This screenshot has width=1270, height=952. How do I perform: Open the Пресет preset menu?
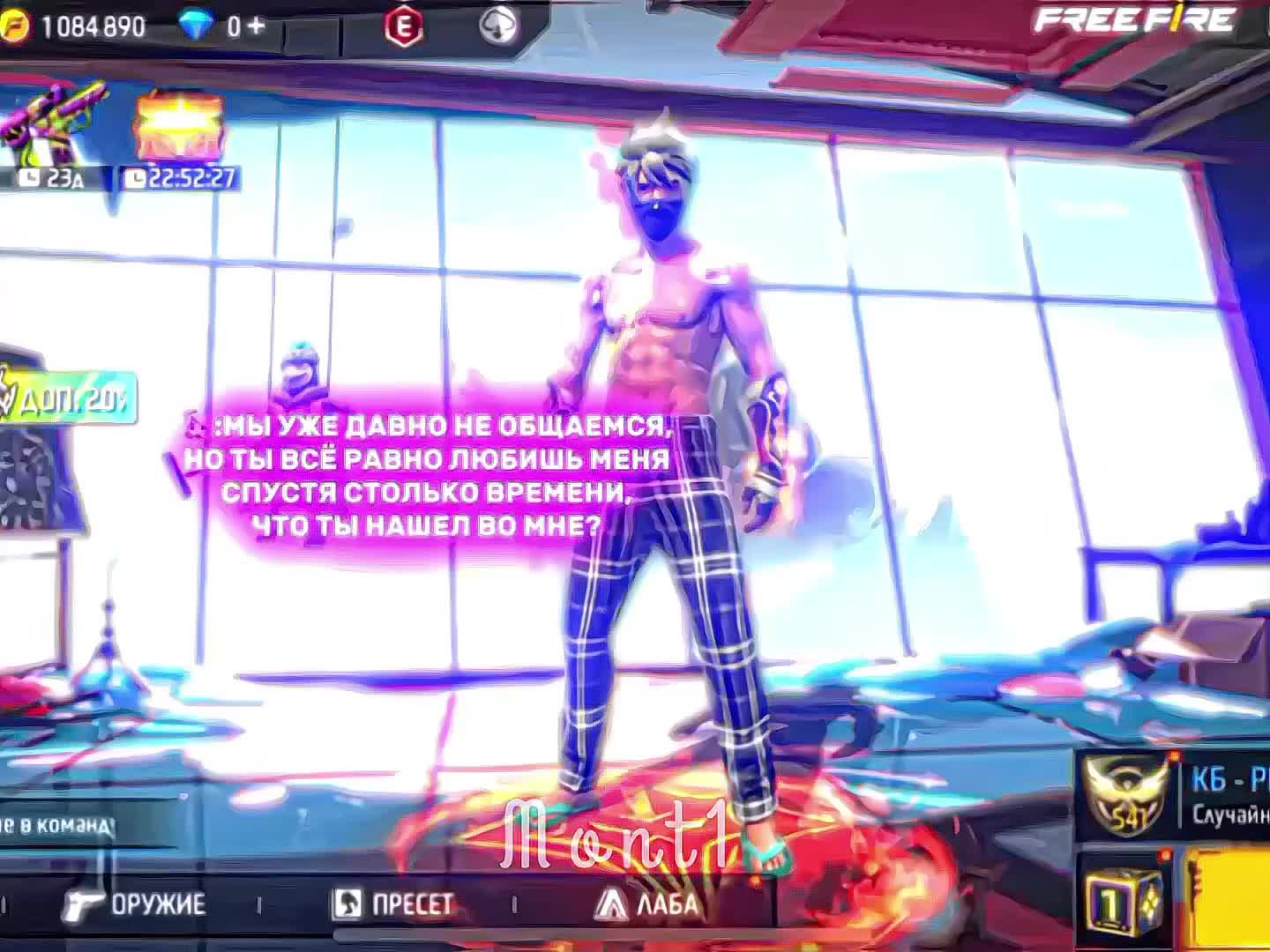394,904
